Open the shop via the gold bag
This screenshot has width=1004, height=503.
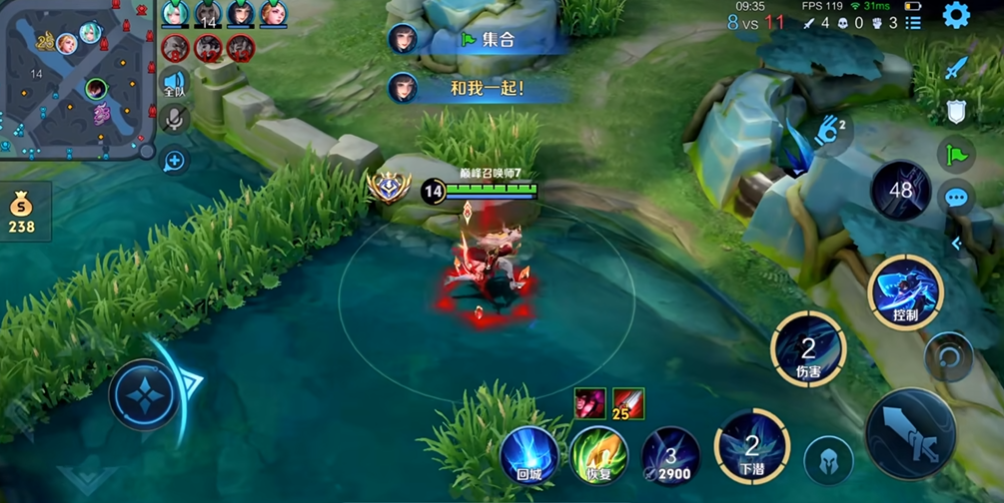tap(21, 212)
